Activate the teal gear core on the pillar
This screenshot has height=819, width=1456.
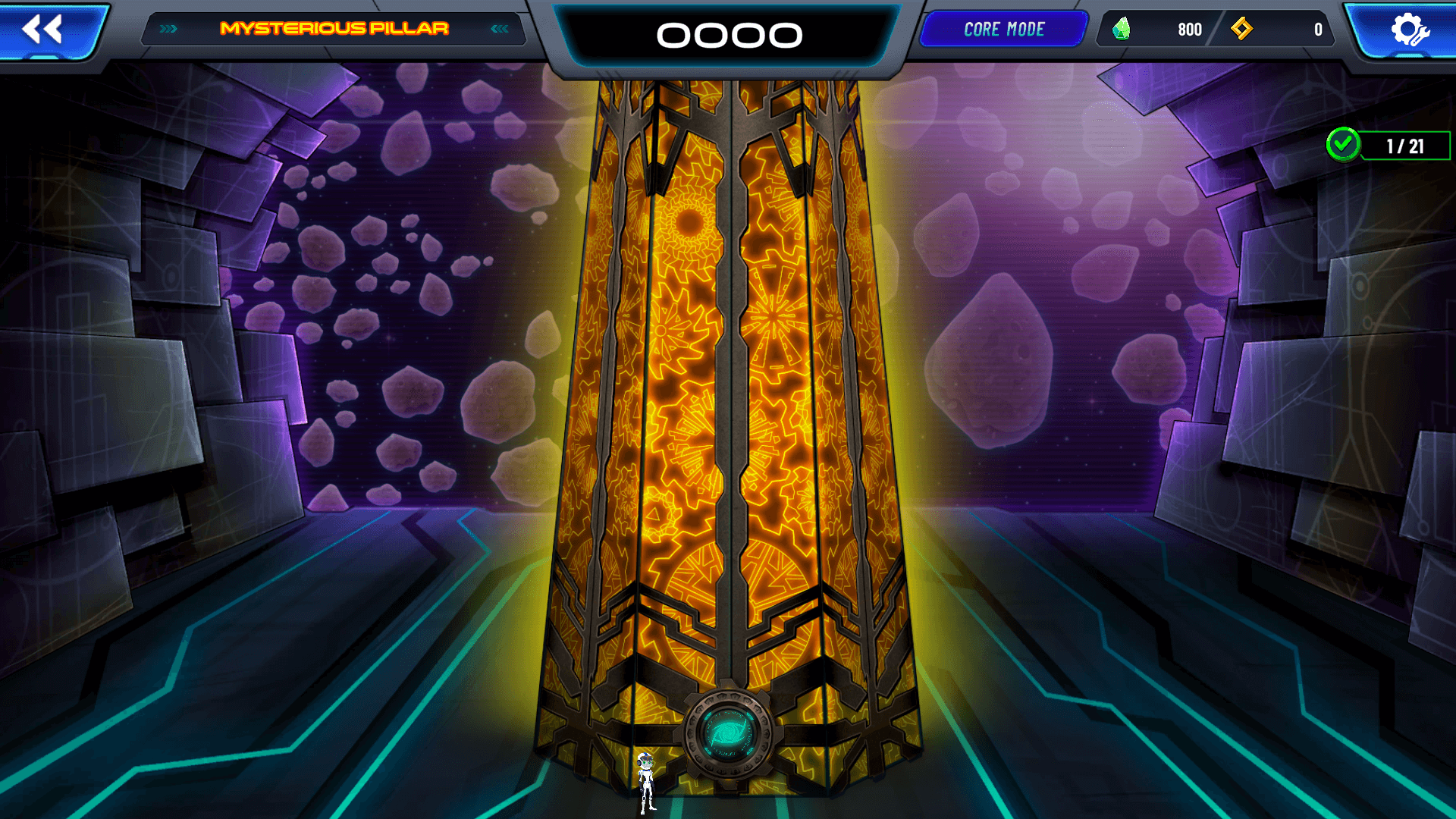(728, 733)
